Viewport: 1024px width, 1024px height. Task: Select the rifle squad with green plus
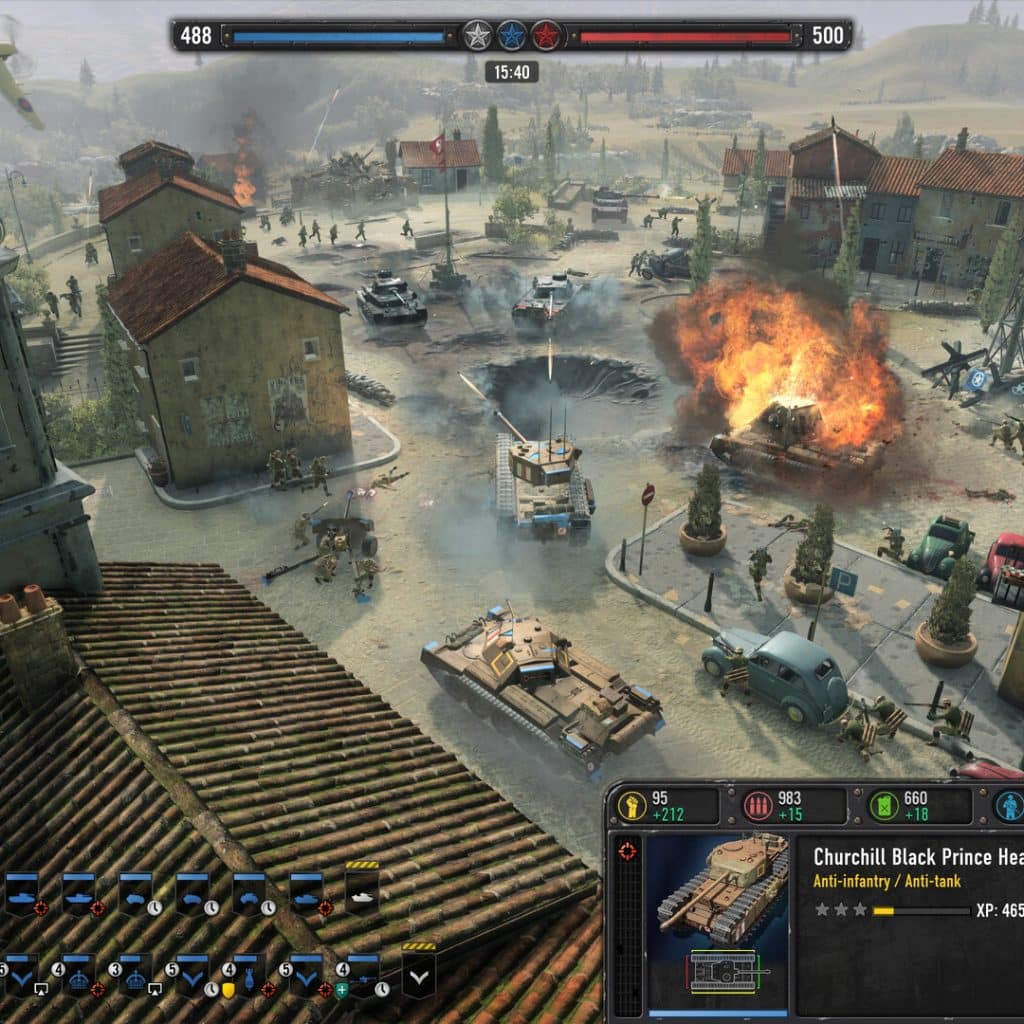(x=362, y=975)
